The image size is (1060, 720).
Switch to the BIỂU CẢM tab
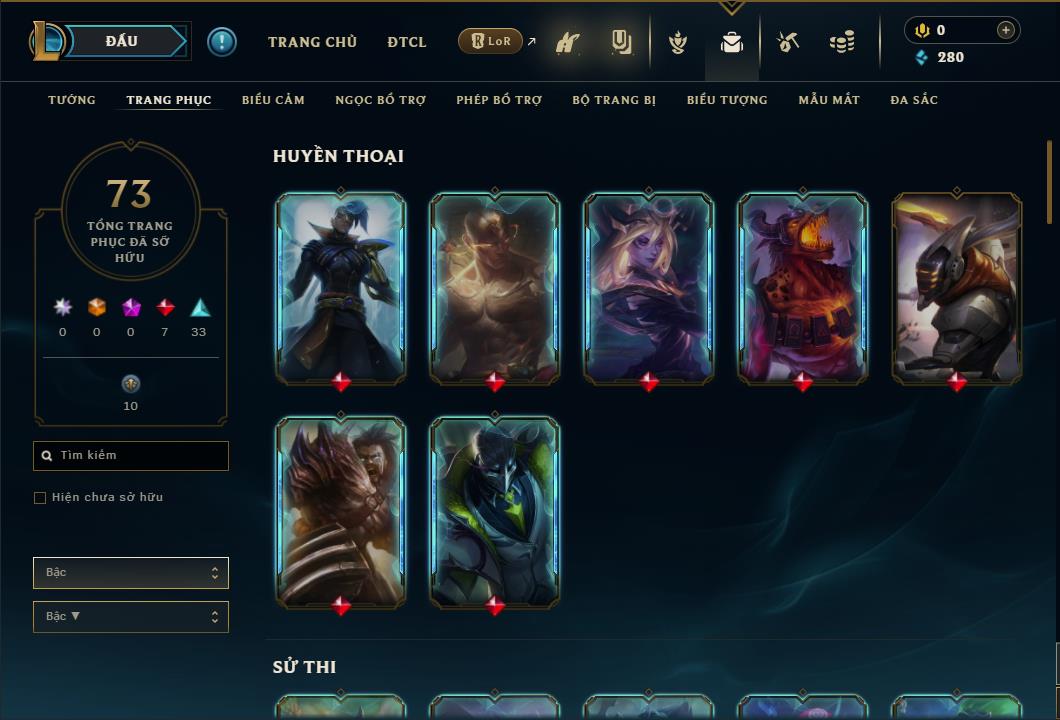273,100
